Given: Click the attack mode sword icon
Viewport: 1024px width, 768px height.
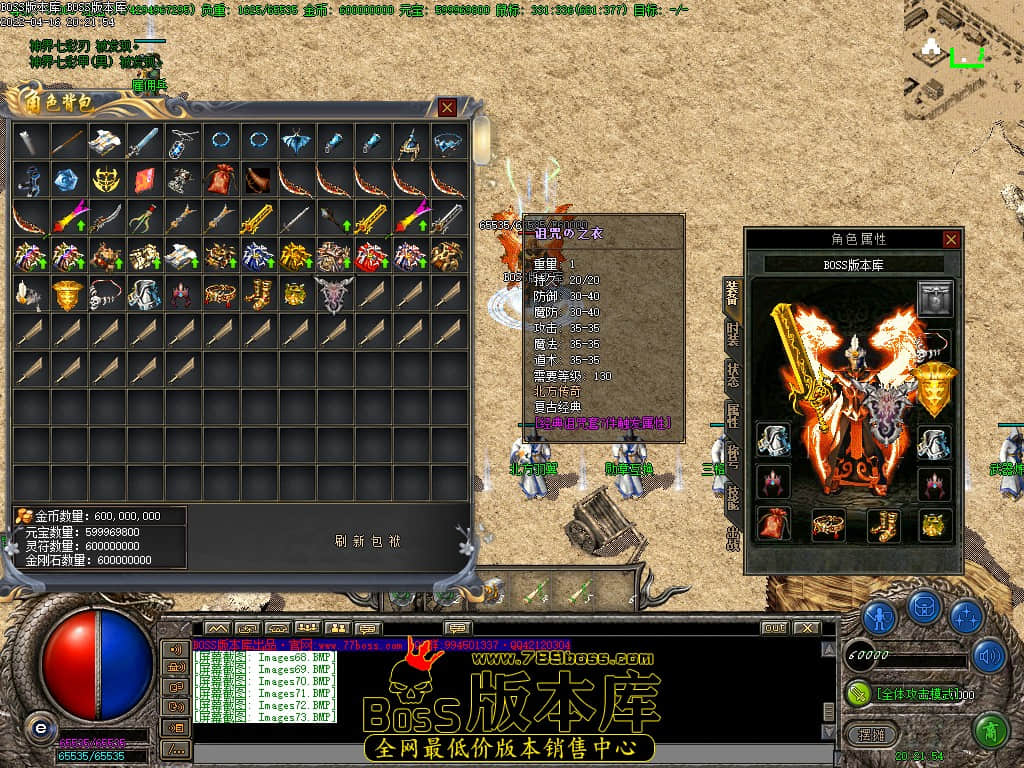Looking at the screenshot, I should (859, 692).
